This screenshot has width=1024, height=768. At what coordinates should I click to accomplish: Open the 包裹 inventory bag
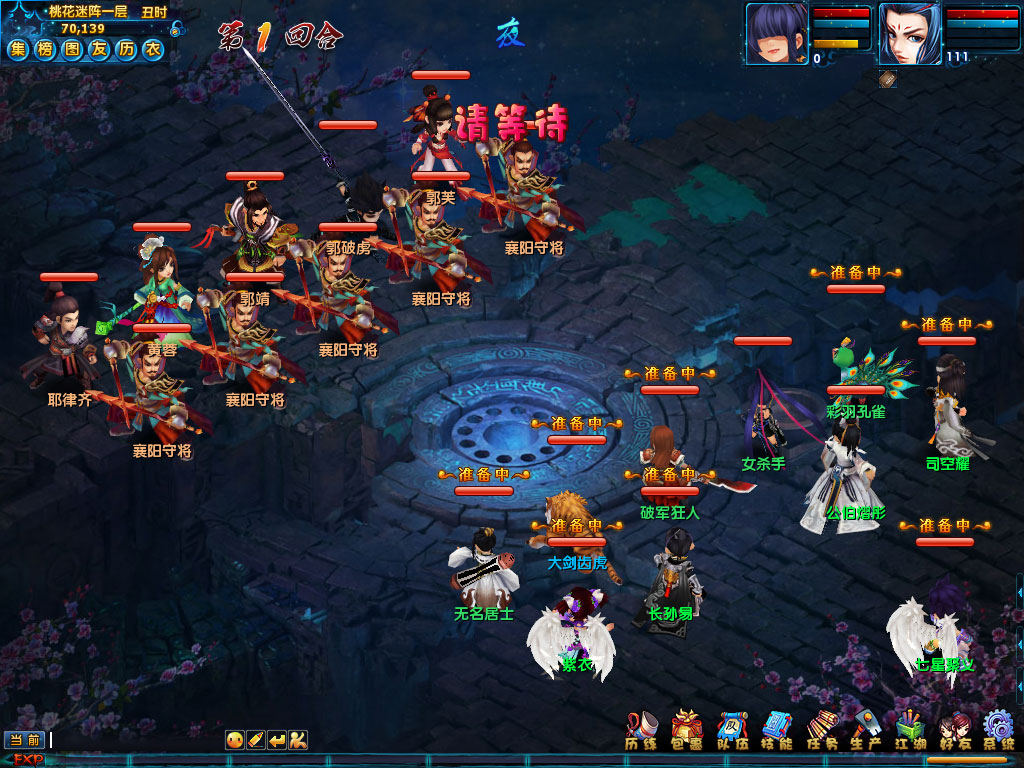coord(687,731)
